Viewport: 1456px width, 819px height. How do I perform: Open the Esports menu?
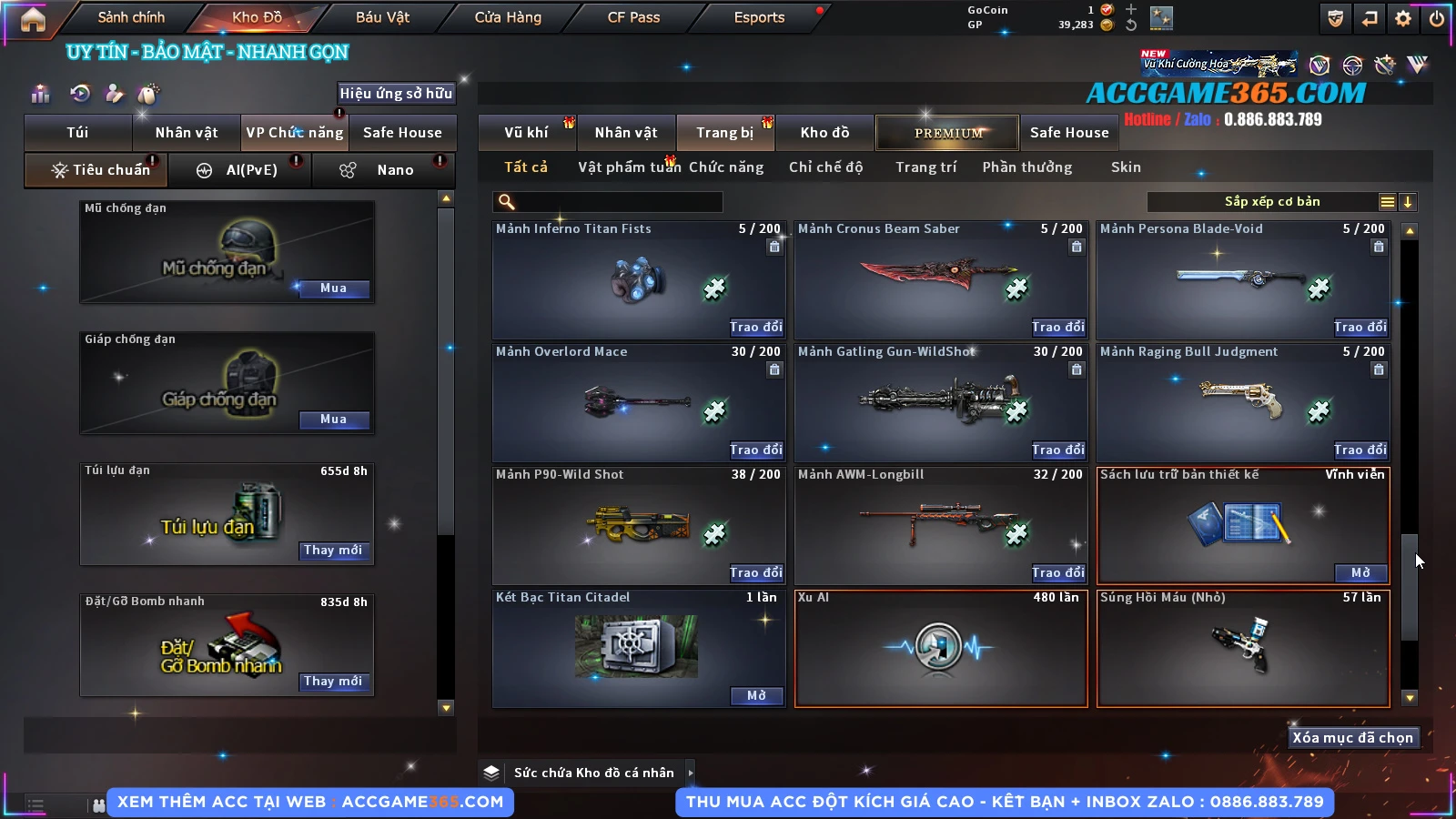click(759, 17)
